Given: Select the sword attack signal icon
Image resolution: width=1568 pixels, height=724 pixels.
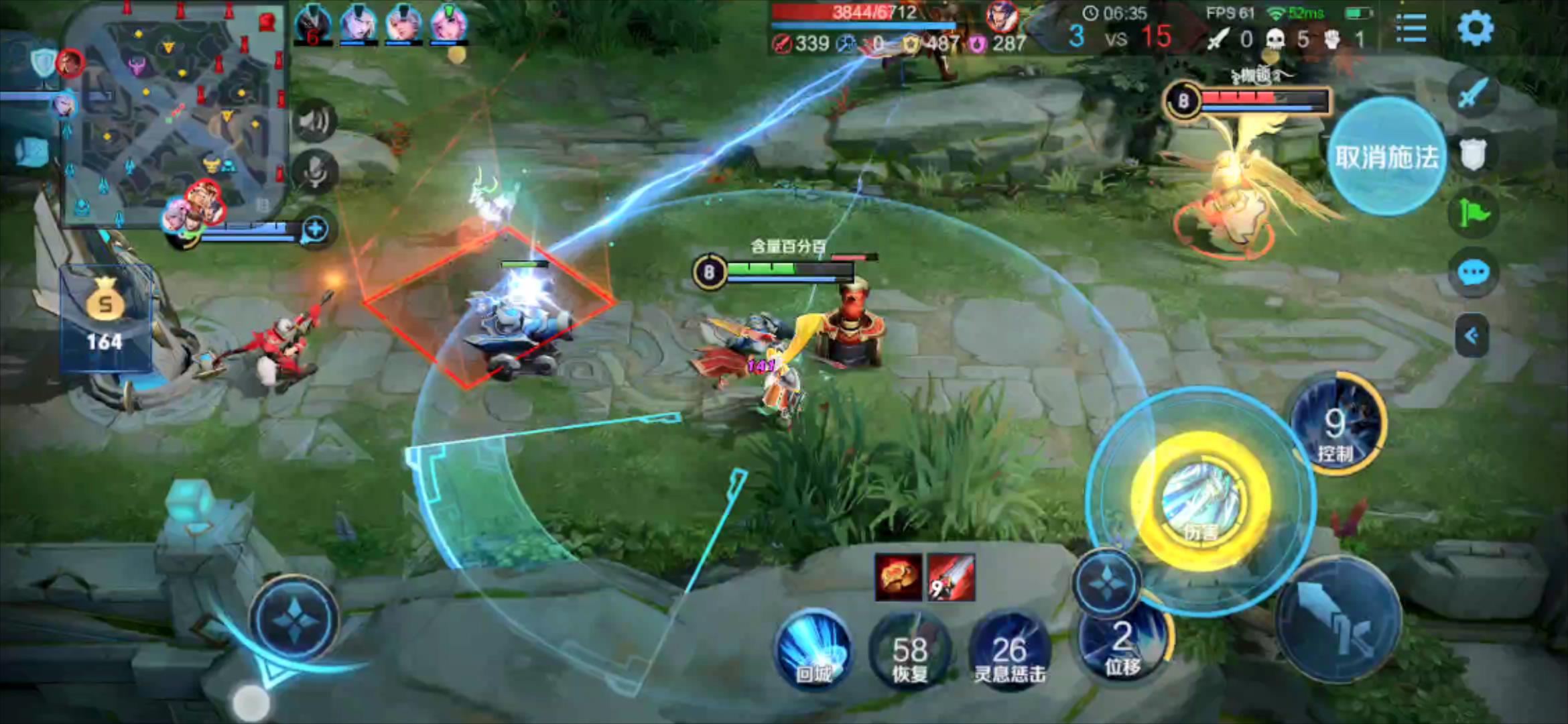Looking at the screenshot, I should point(1473,94).
